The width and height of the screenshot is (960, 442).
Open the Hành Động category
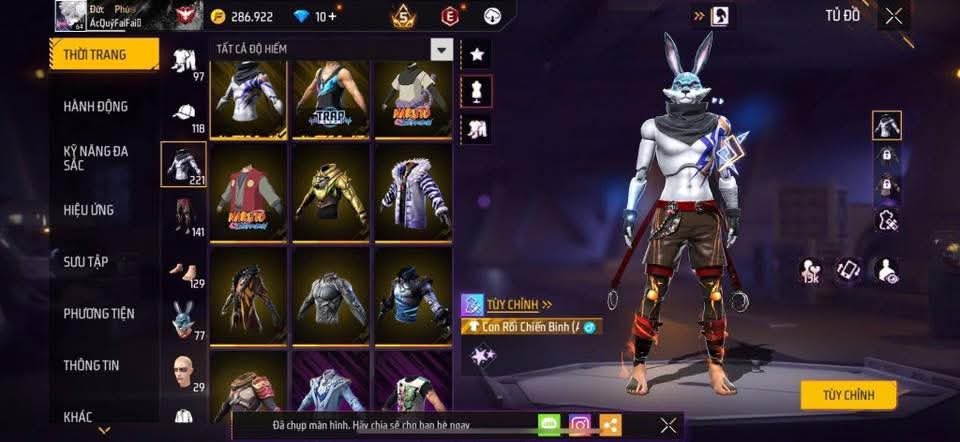(95, 106)
